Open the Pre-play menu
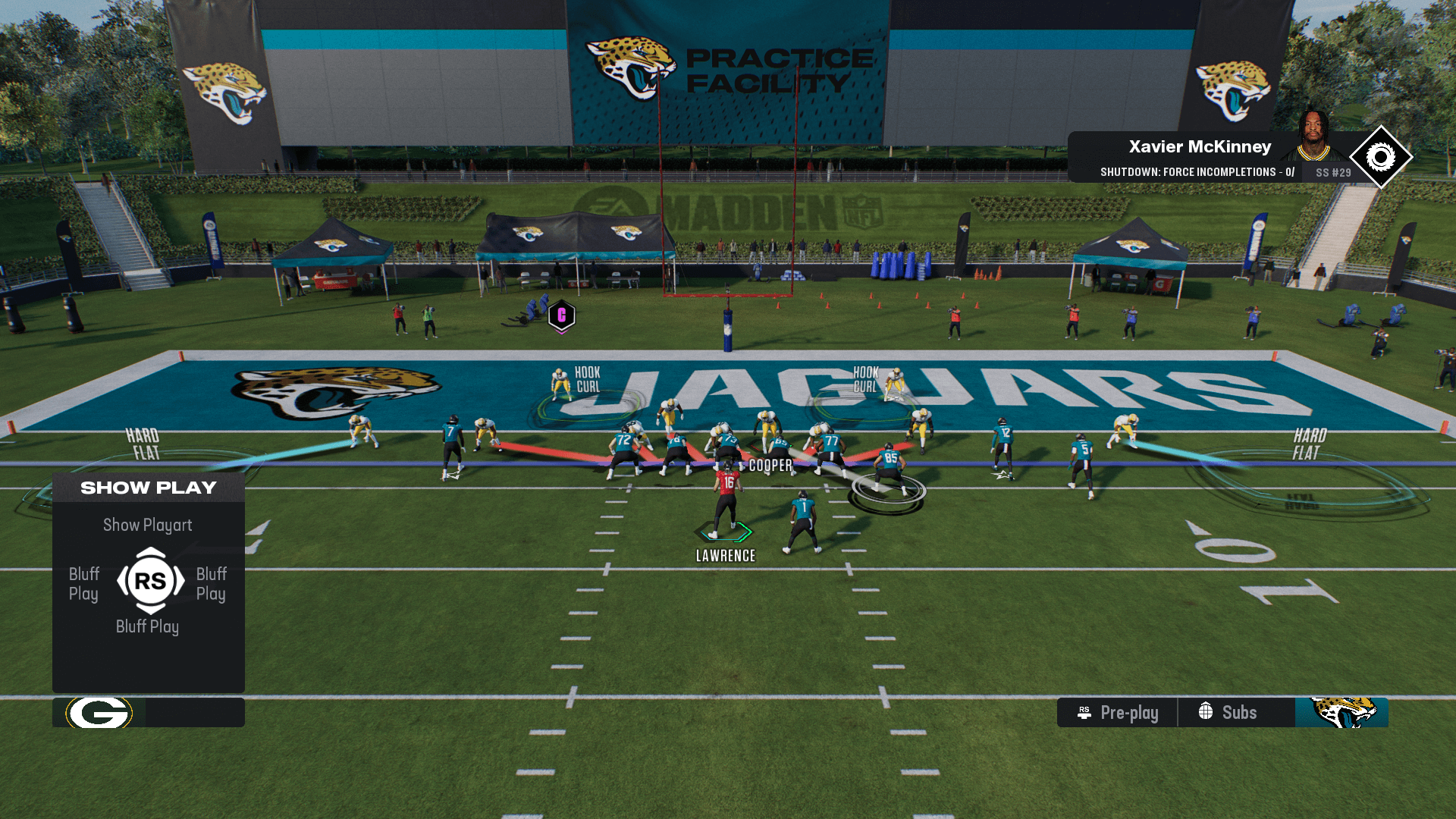This screenshot has width=1456, height=819. point(1118,713)
